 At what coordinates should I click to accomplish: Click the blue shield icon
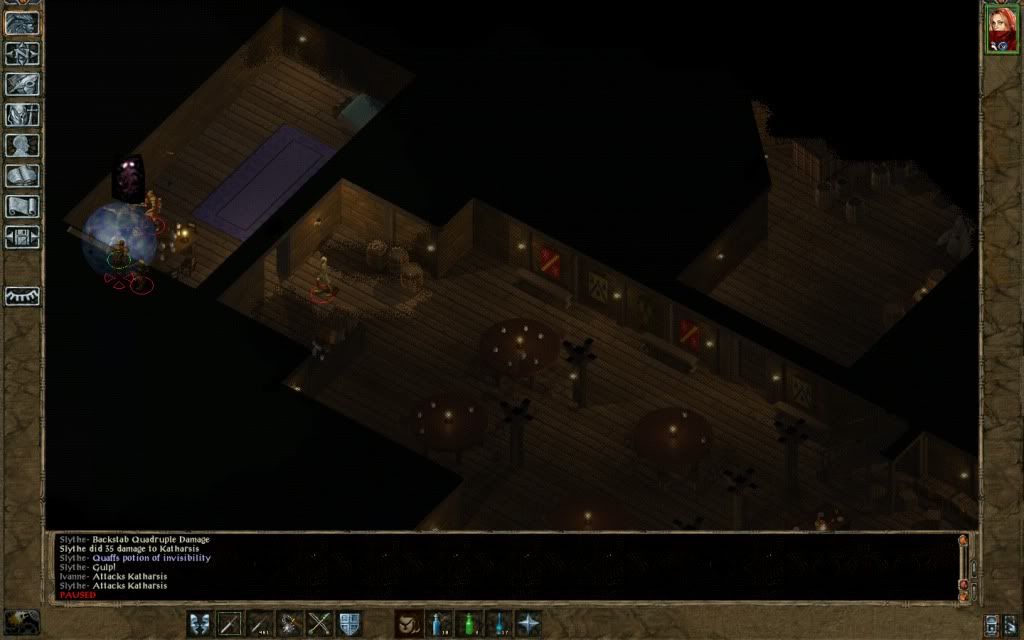click(x=350, y=624)
